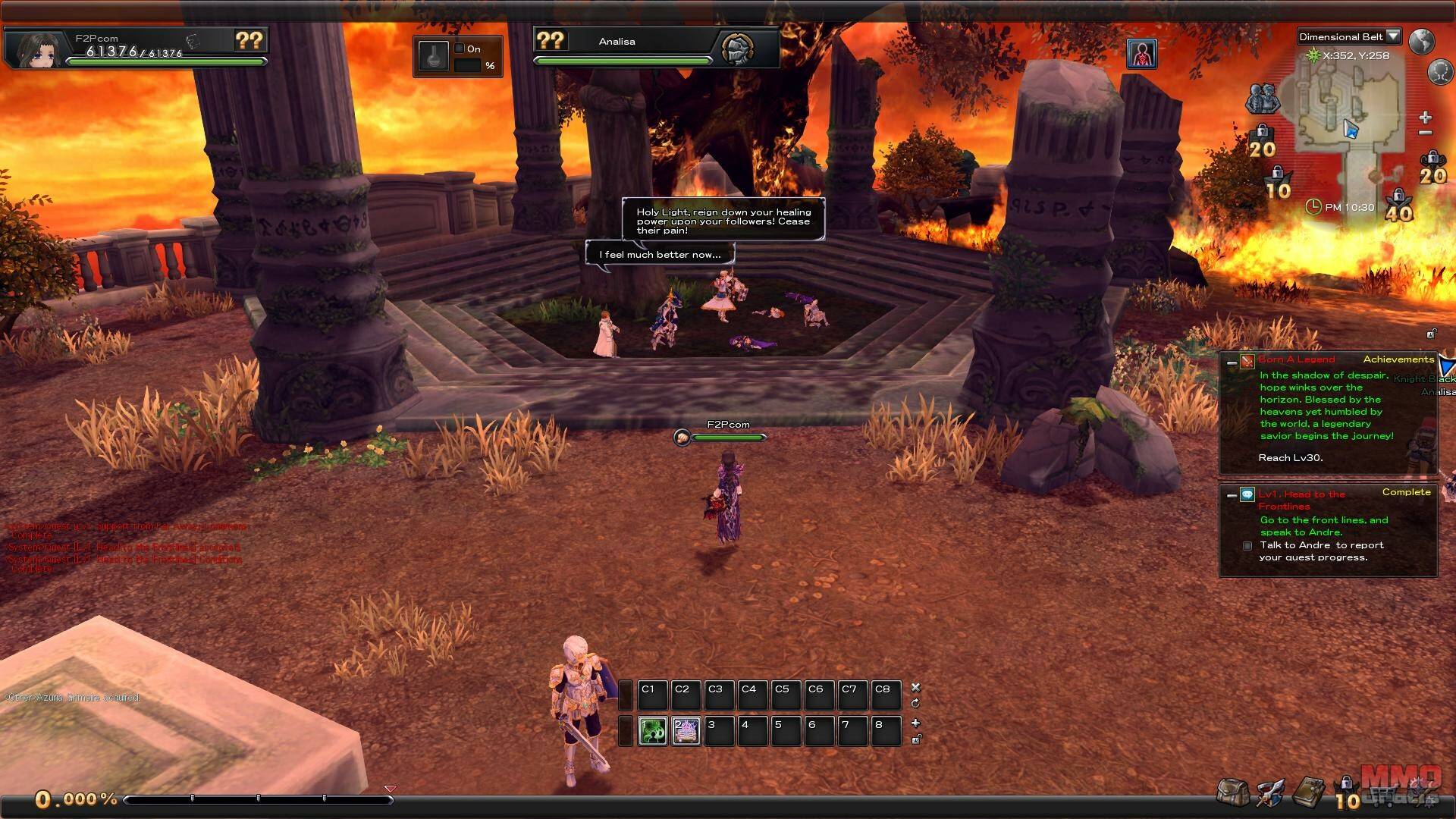Rotate the hotbar using the circular arrow

point(915,703)
